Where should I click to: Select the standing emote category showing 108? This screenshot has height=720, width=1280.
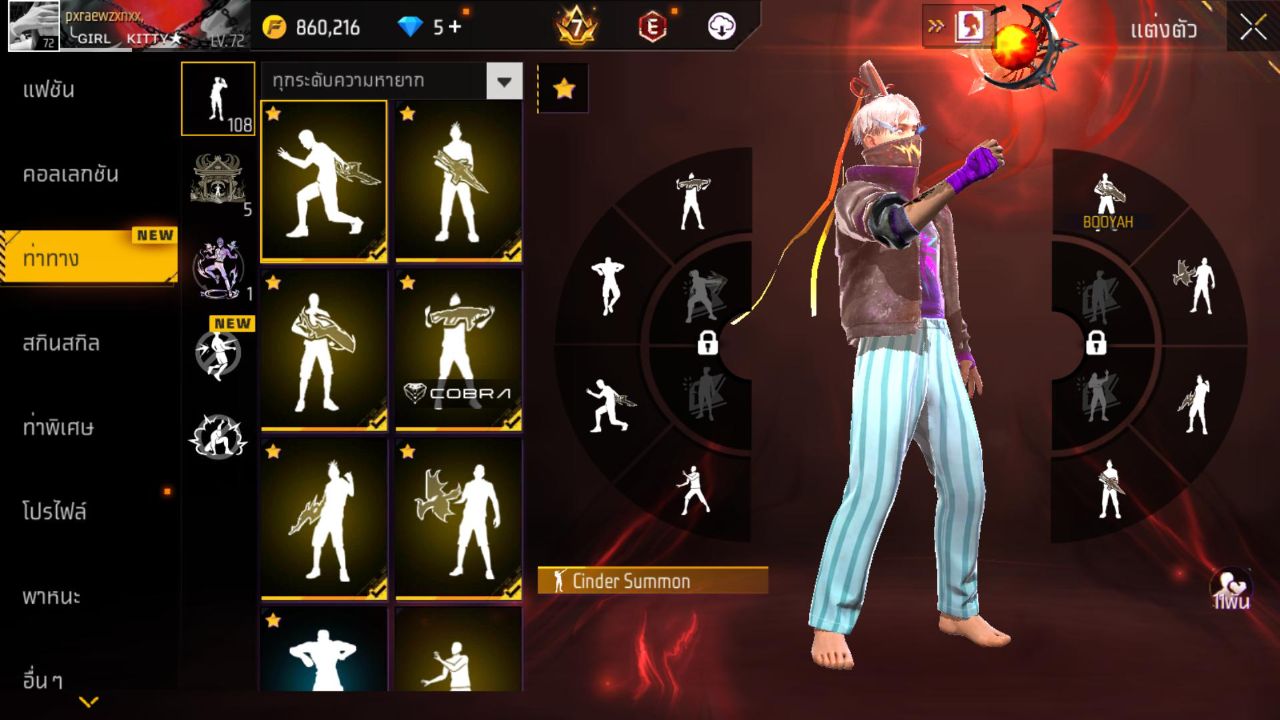[x=218, y=99]
